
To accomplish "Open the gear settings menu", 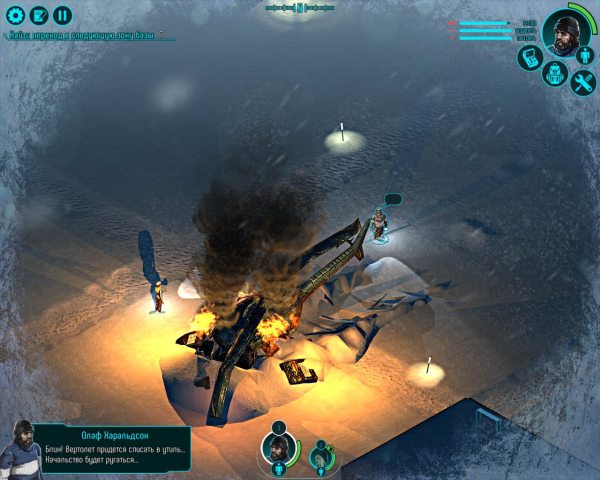I will coord(15,15).
